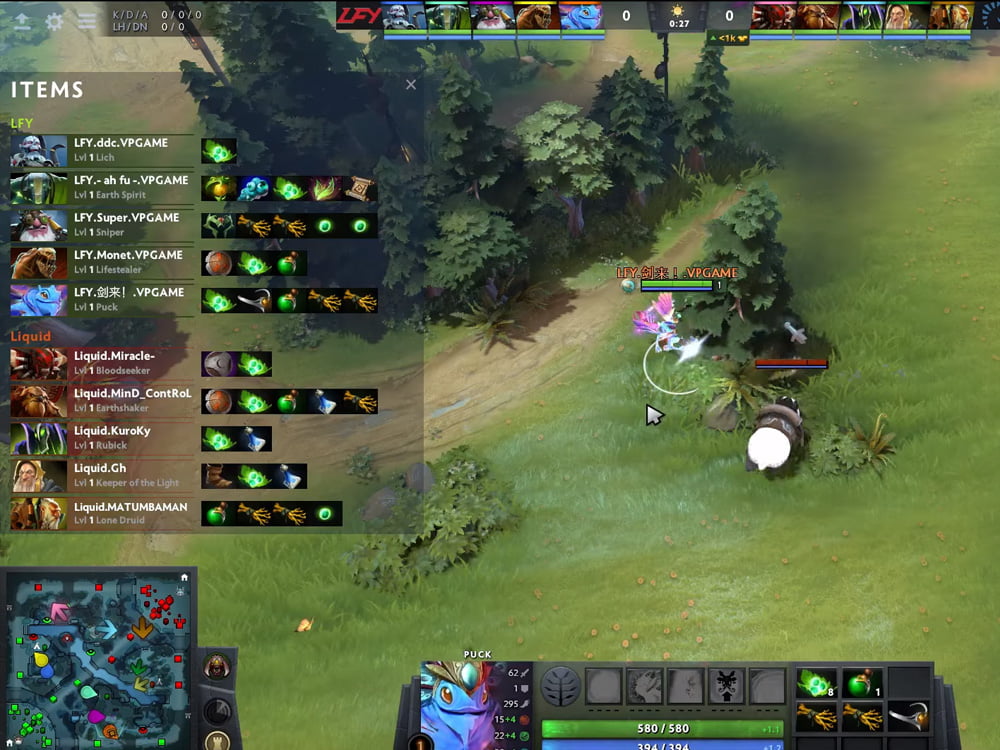Click the minimap
Viewport: 1000px width, 750px height.
(98, 658)
